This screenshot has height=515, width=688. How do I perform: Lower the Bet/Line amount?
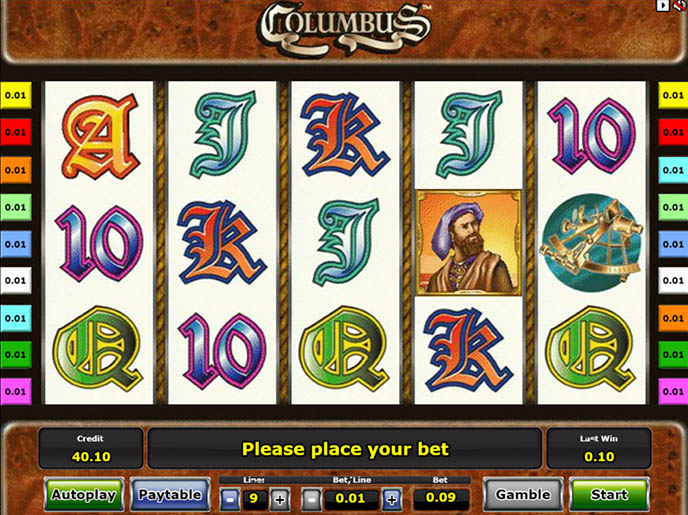pyautogui.click(x=312, y=497)
